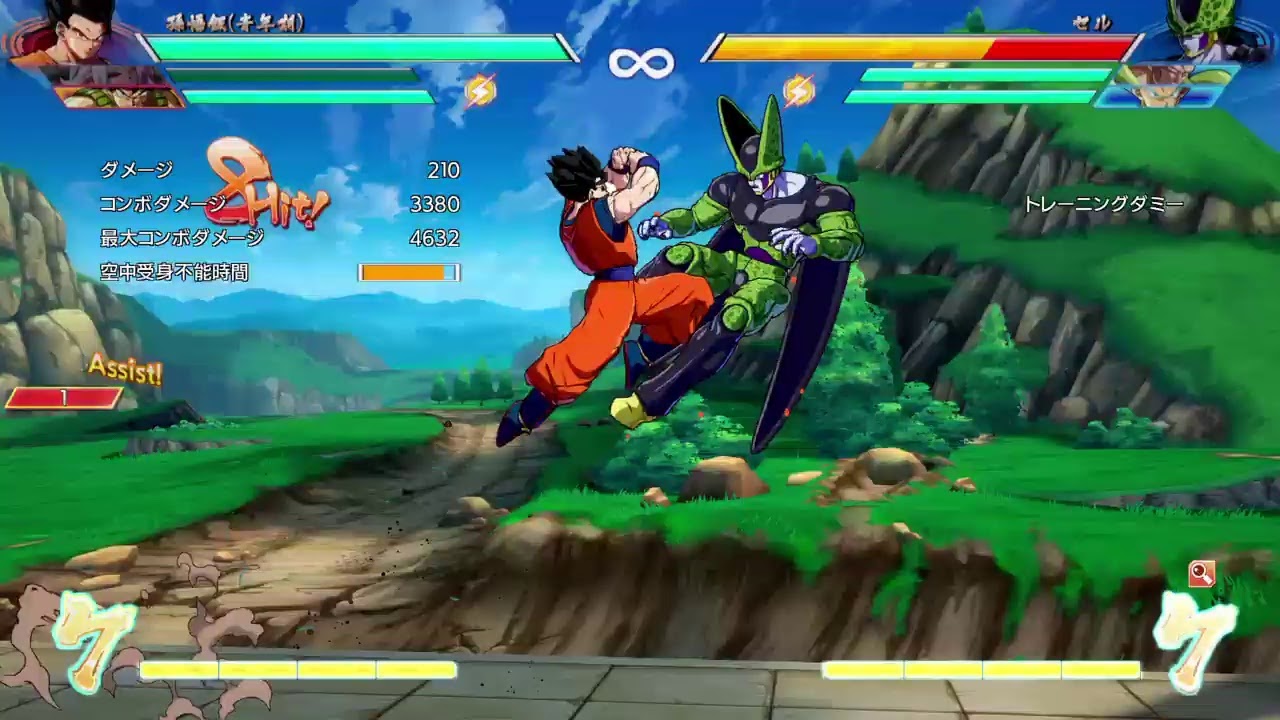Click the infinity timer symbol
The height and width of the screenshot is (720, 1280).
point(640,60)
